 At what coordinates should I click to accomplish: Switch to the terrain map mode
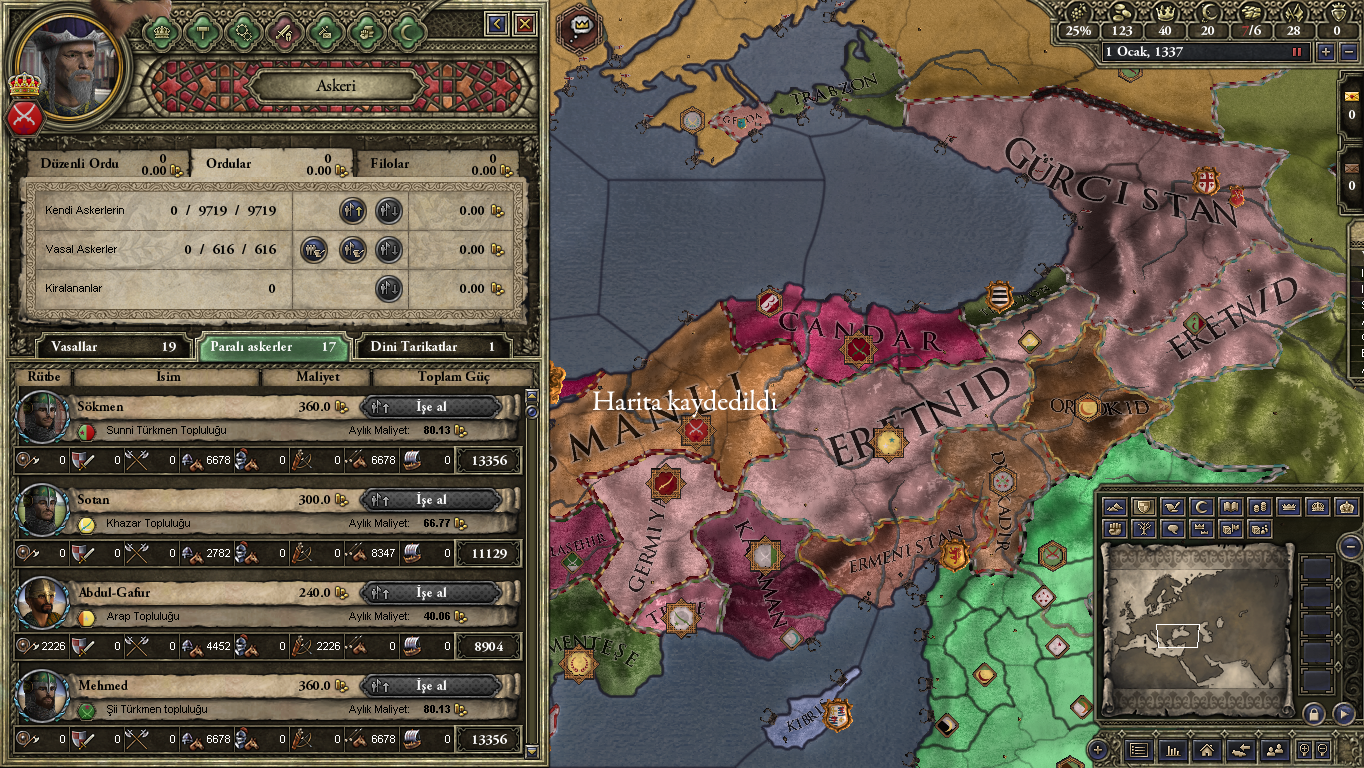pos(1115,507)
